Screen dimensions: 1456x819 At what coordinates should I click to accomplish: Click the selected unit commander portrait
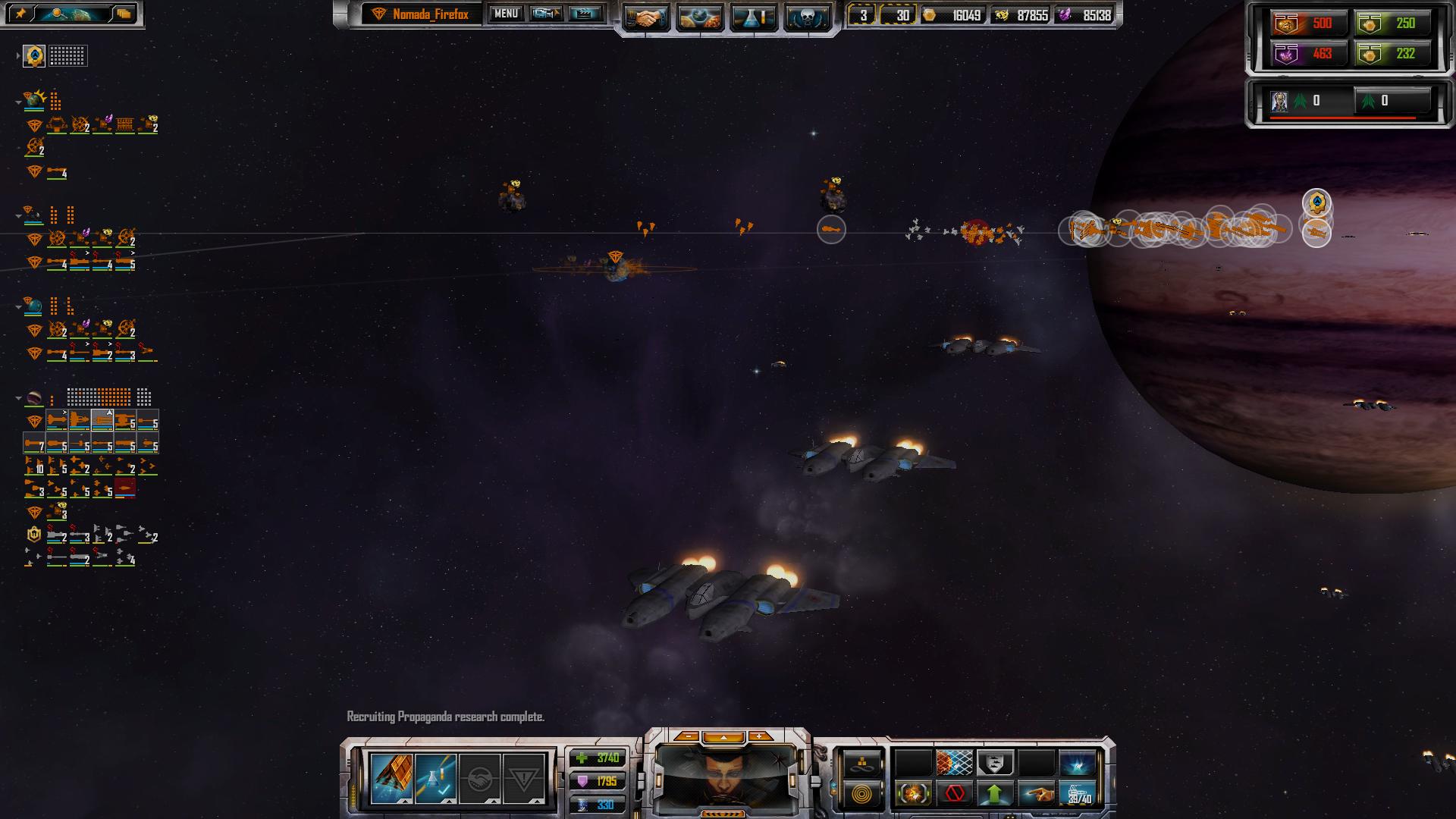point(726,776)
